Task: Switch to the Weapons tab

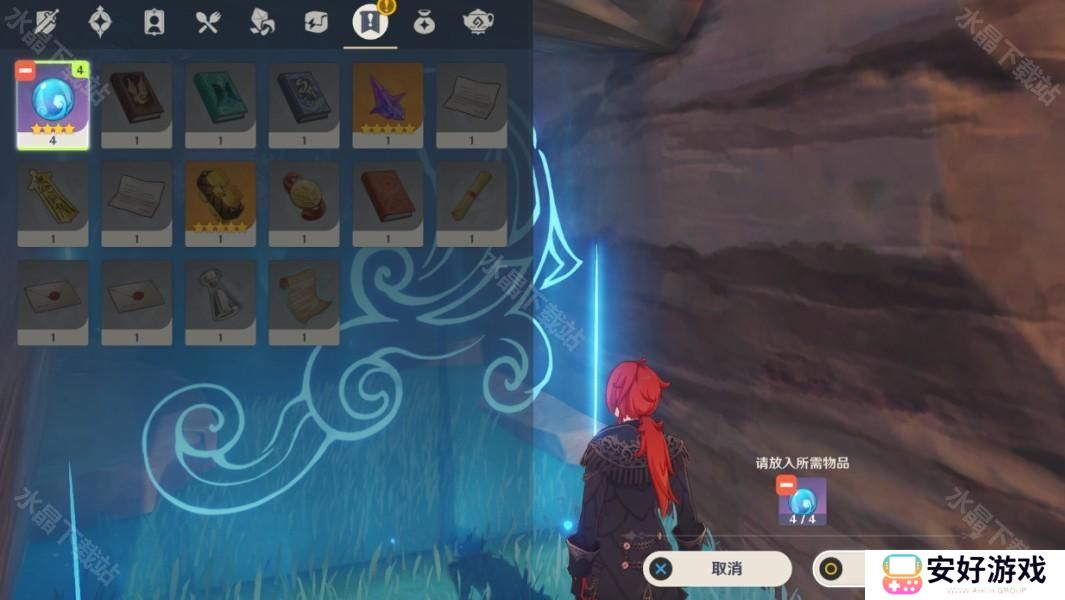Action: (46, 22)
